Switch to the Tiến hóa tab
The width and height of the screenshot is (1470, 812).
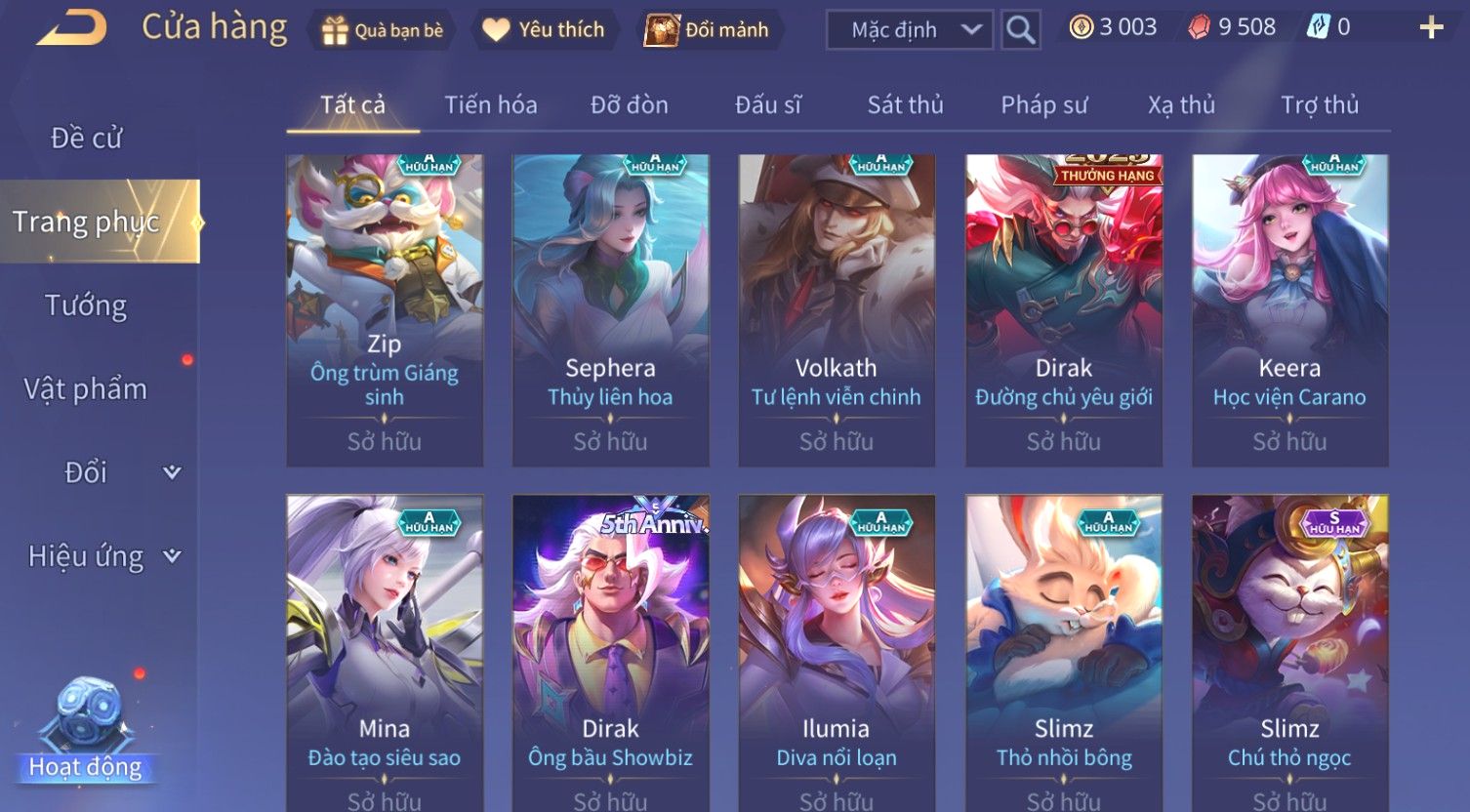[491, 105]
